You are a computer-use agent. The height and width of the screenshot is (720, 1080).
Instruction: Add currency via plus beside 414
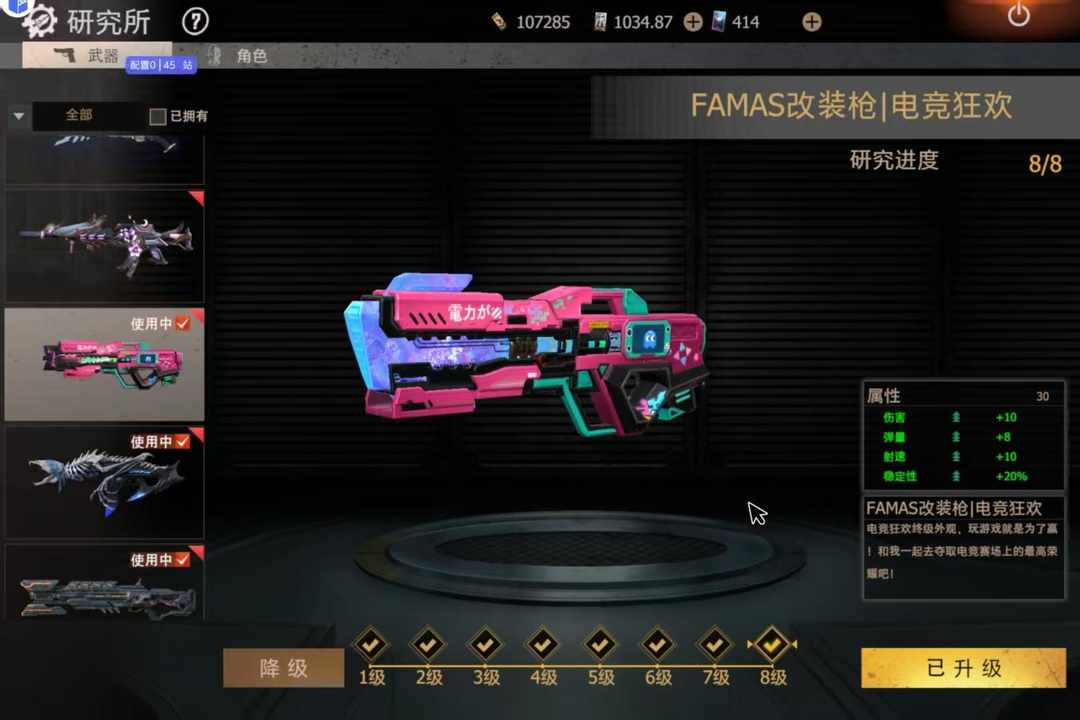click(812, 22)
